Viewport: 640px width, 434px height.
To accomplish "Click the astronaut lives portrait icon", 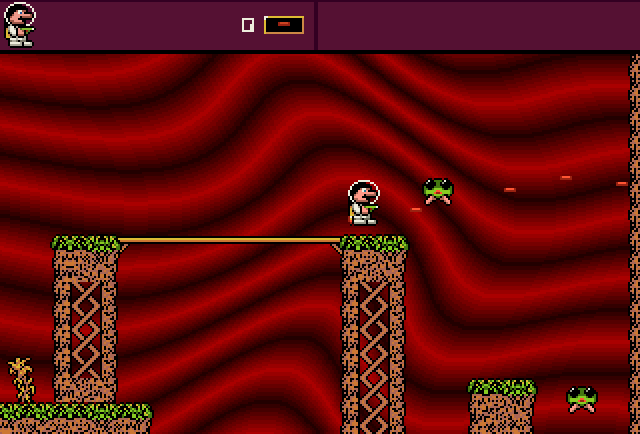I will pyautogui.click(x=19, y=24).
